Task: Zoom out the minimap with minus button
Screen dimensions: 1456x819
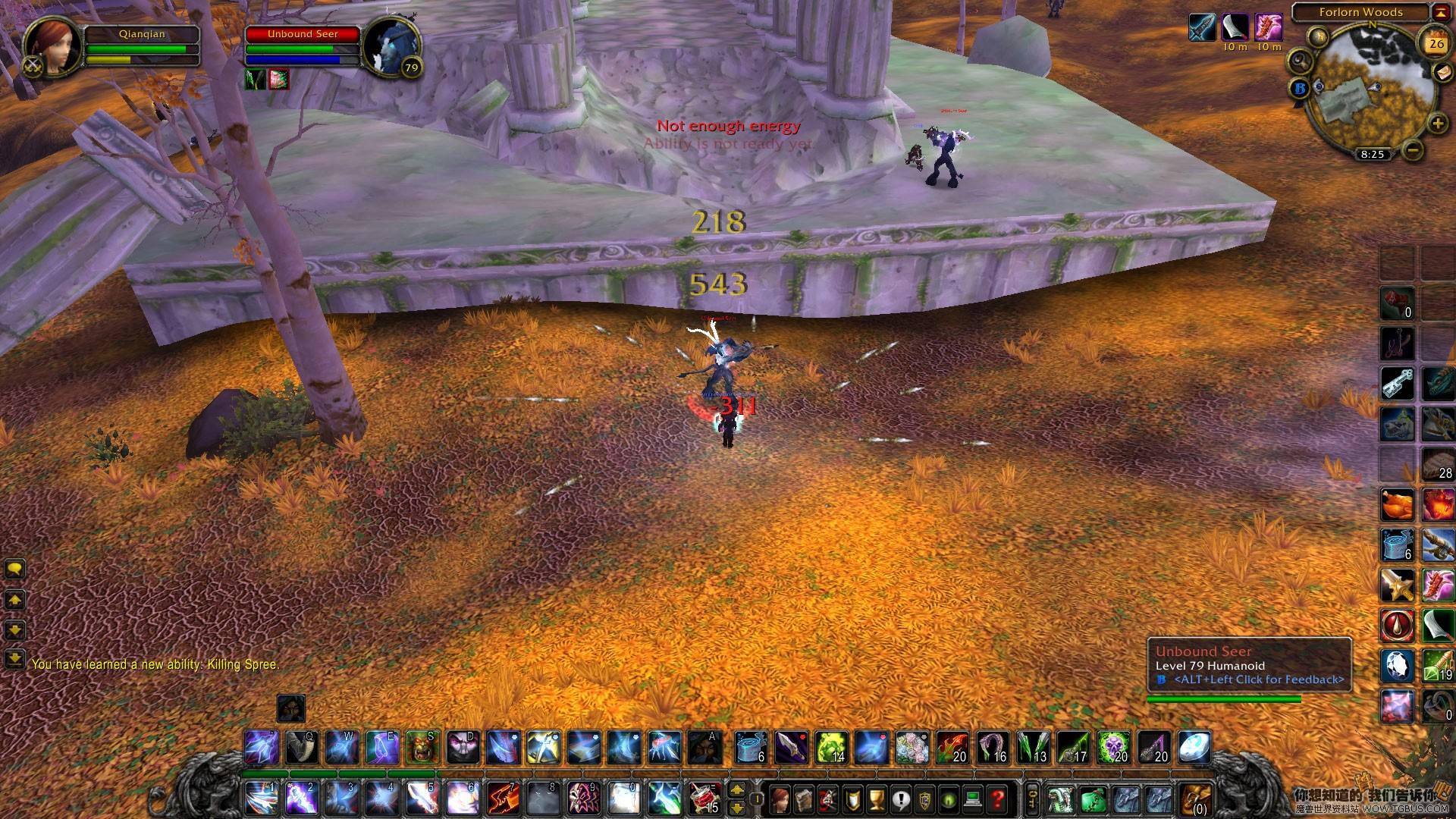Action: [1412, 150]
